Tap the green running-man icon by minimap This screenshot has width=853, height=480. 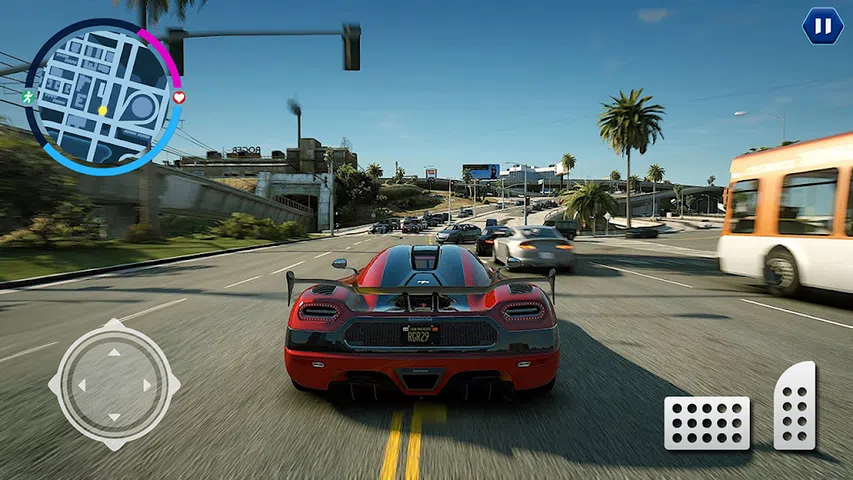click(28, 98)
